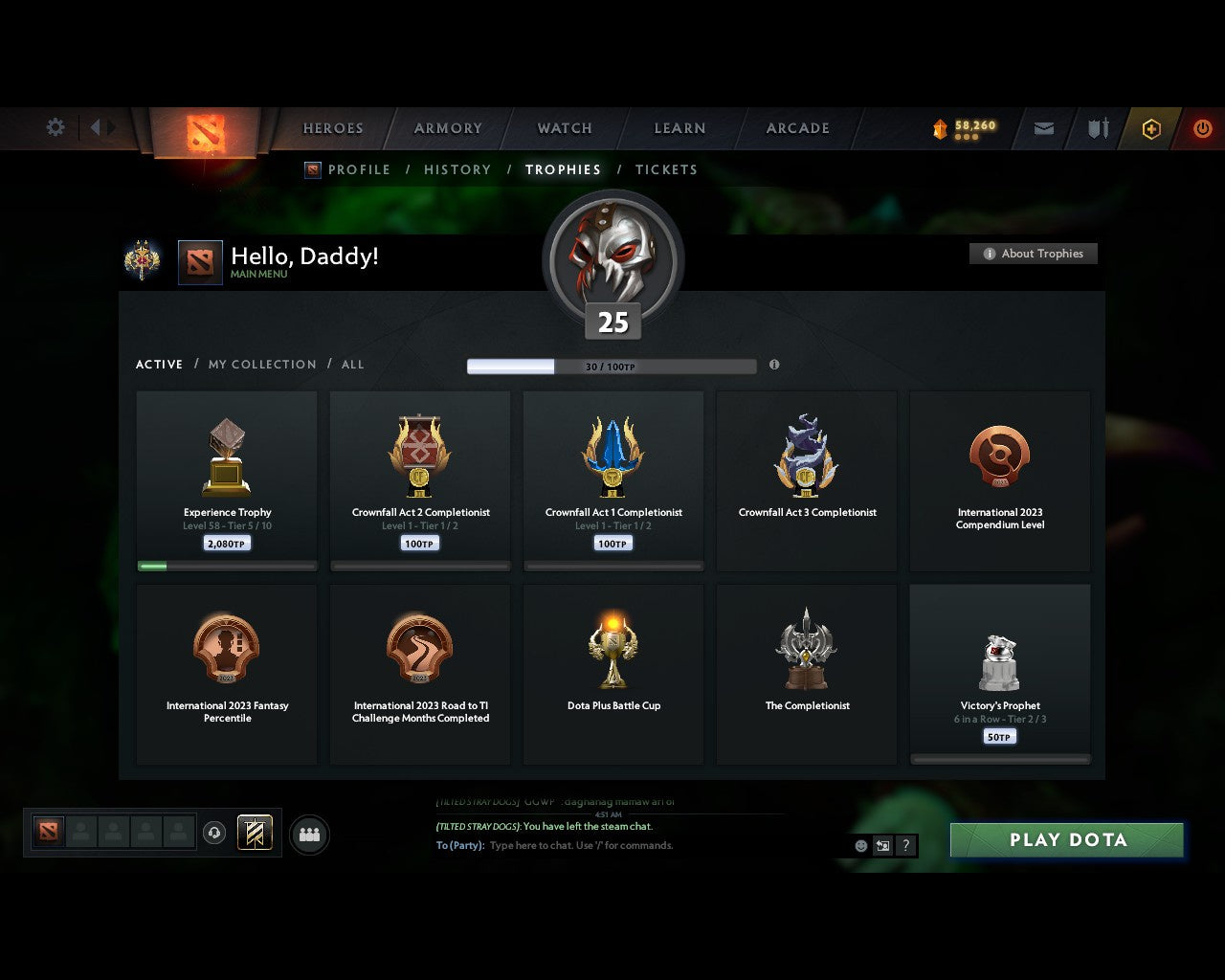Return to main menu via Dota logo

click(x=204, y=131)
